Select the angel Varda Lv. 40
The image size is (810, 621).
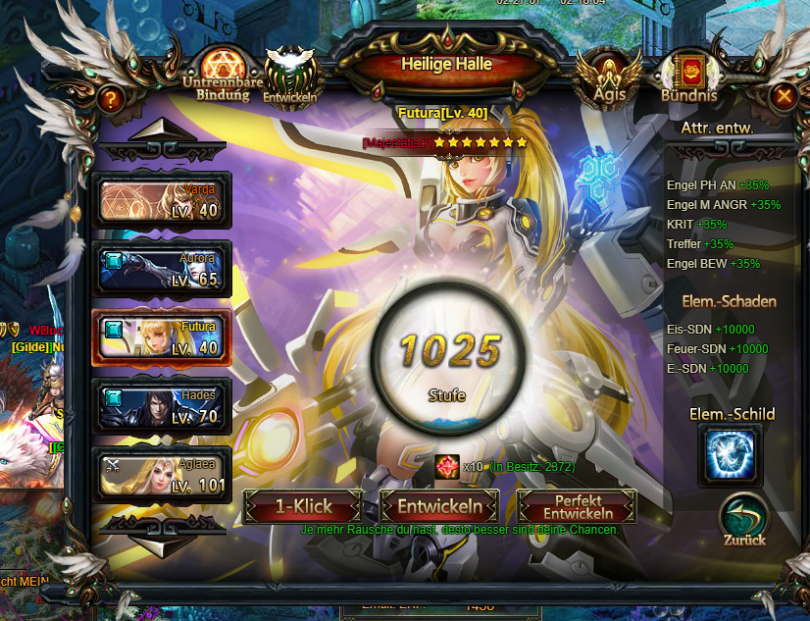[x=162, y=201]
